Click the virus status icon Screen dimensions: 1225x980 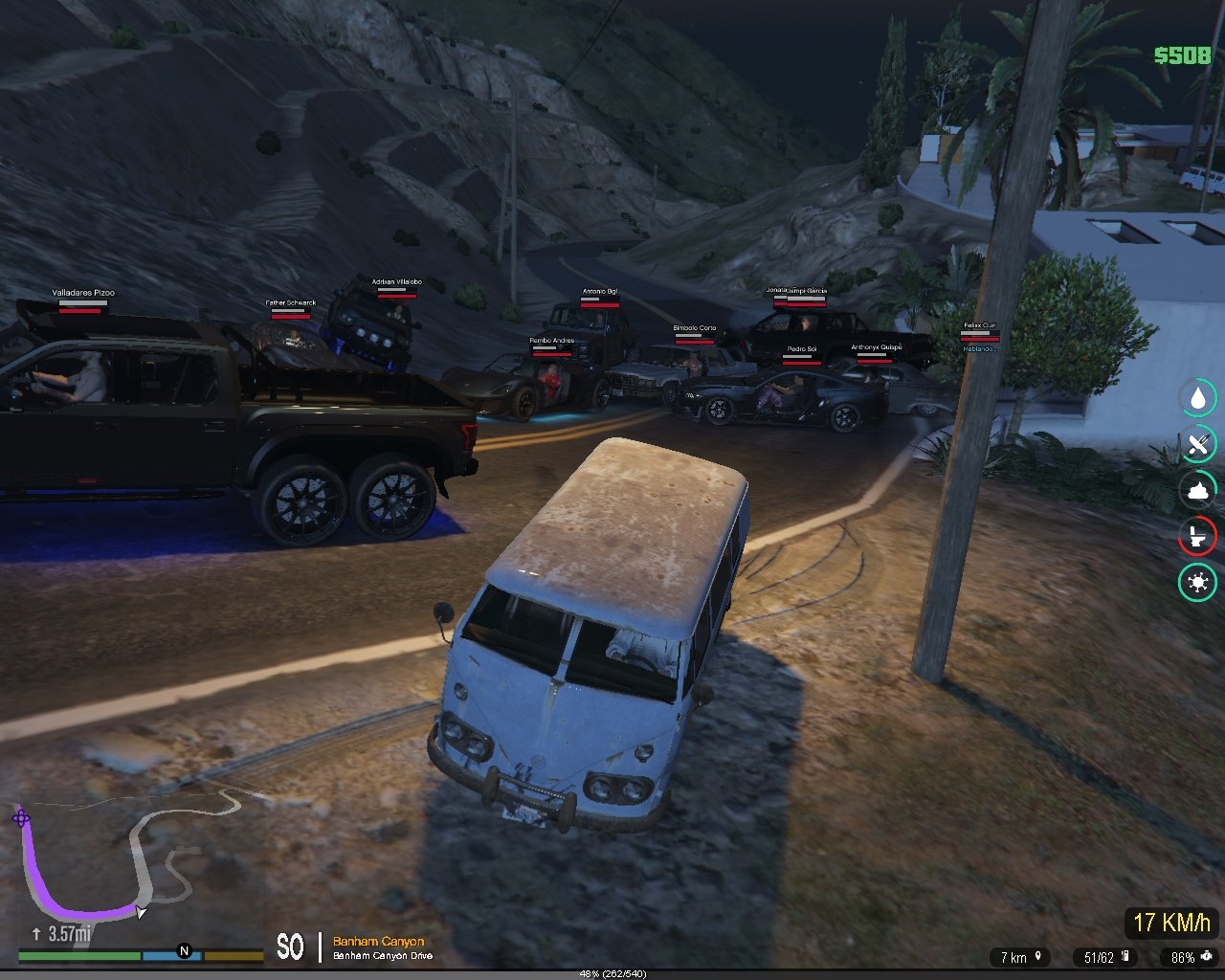pos(1197,582)
